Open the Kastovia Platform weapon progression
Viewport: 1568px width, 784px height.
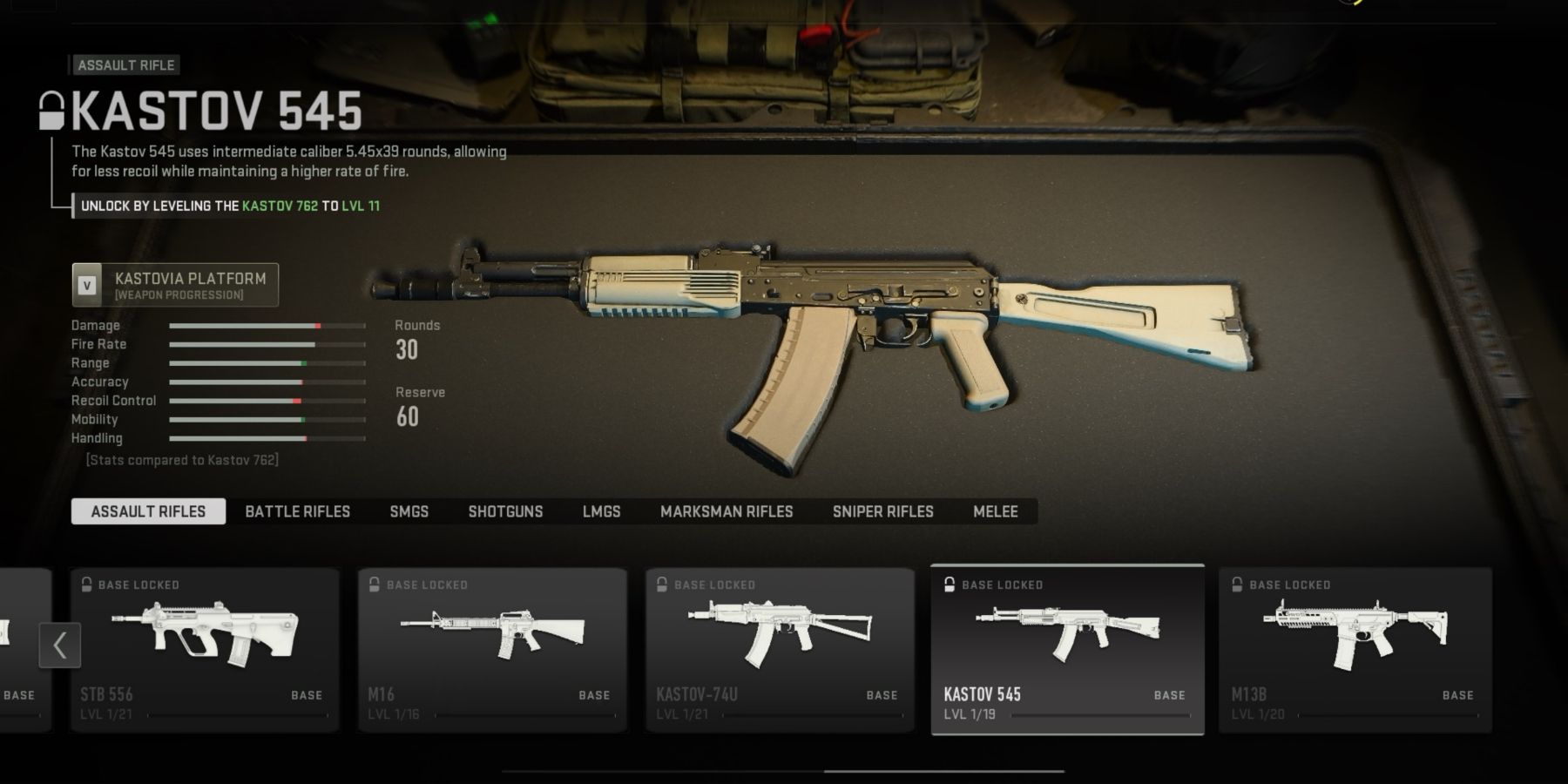pos(175,285)
